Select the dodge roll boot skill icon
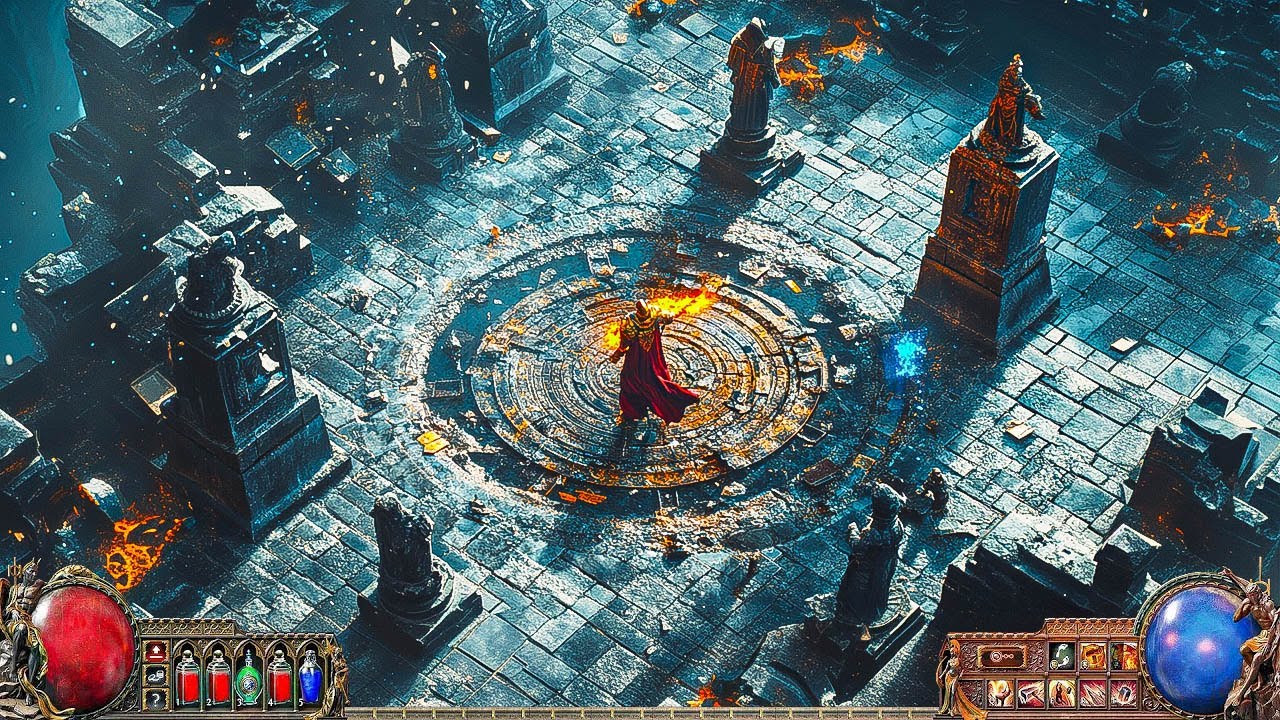 [x=1060, y=656]
